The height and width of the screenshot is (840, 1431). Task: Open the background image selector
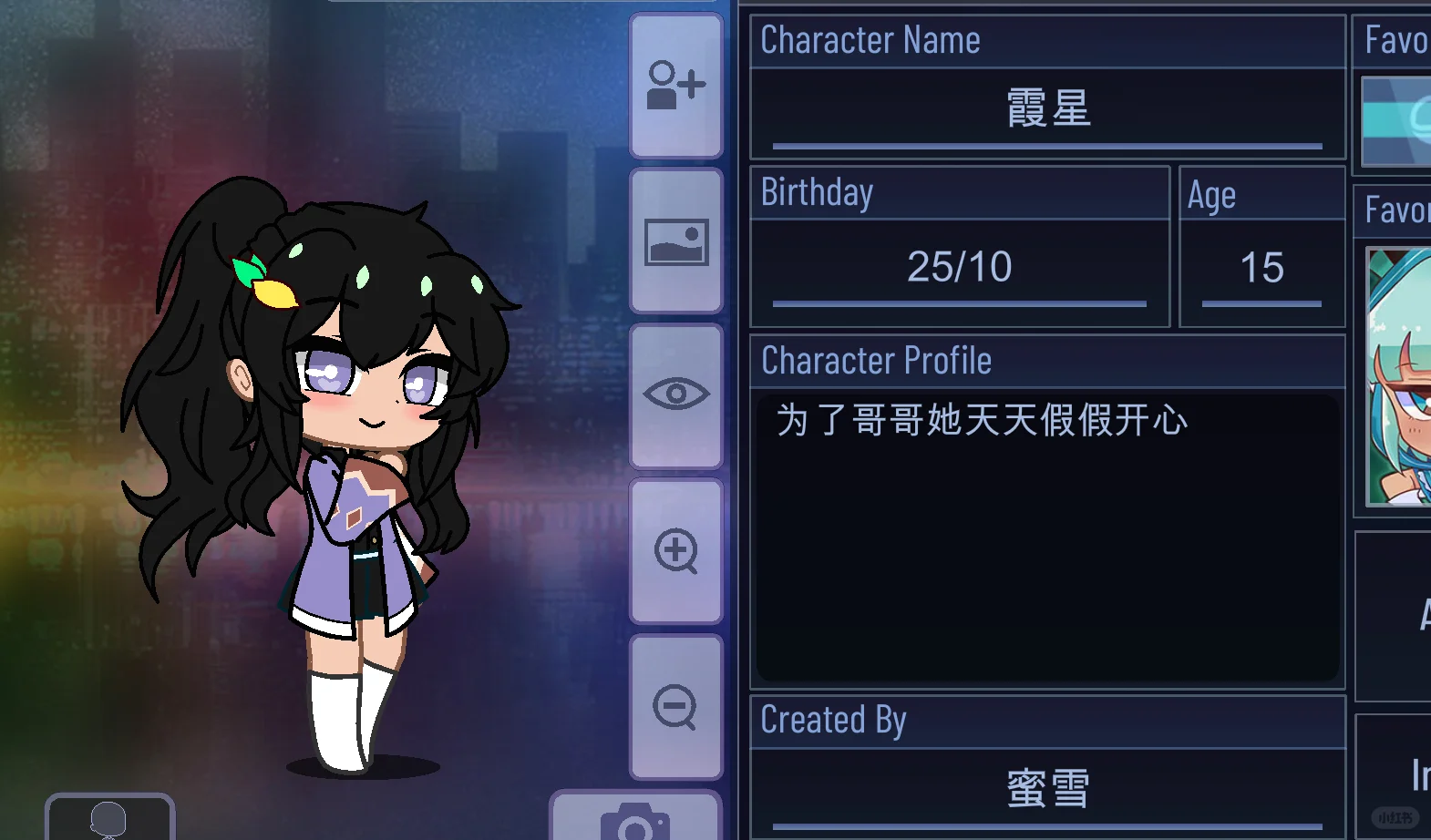[675, 240]
